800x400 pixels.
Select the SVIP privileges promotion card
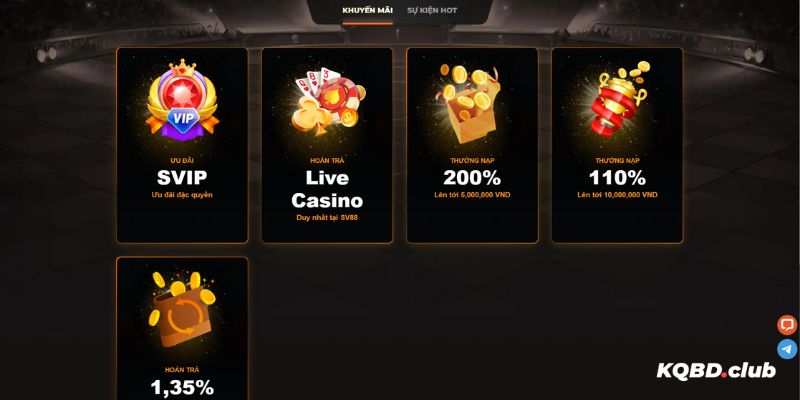[x=182, y=145]
